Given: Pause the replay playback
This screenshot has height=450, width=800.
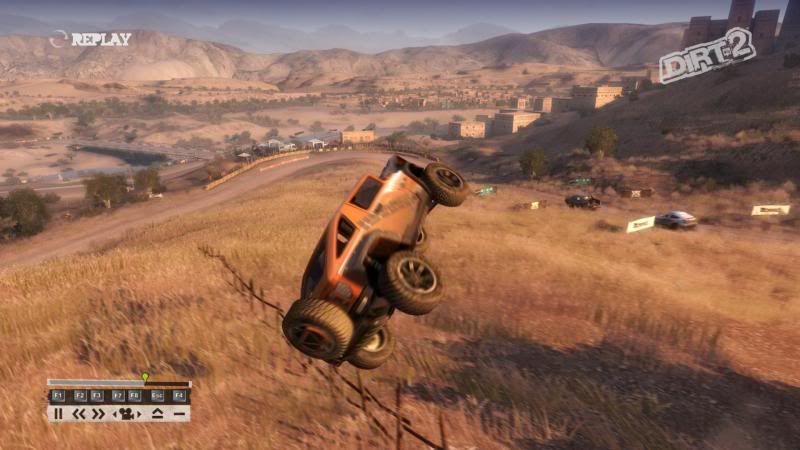Looking at the screenshot, I should [x=58, y=413].
